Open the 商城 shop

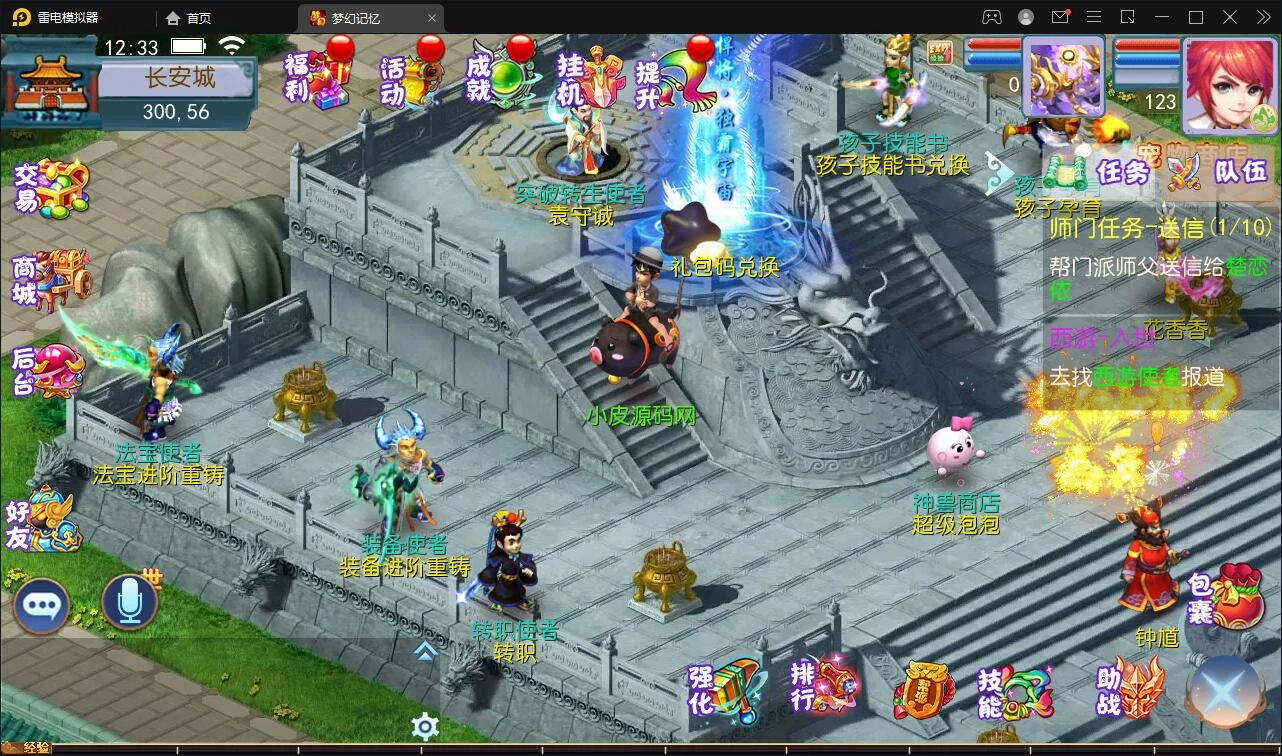[50, 280]
